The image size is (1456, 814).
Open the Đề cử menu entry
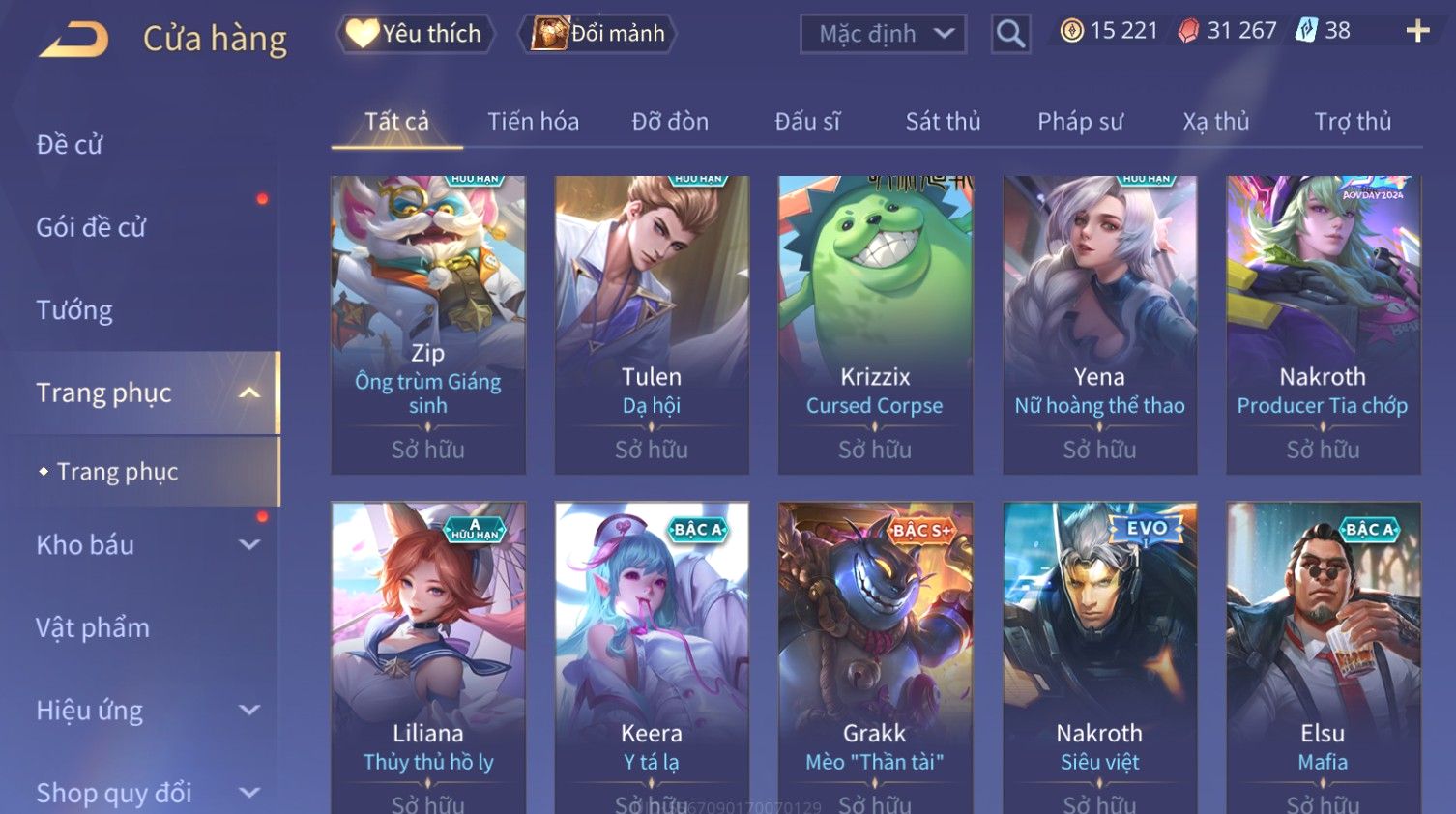(x=70, y=145)
